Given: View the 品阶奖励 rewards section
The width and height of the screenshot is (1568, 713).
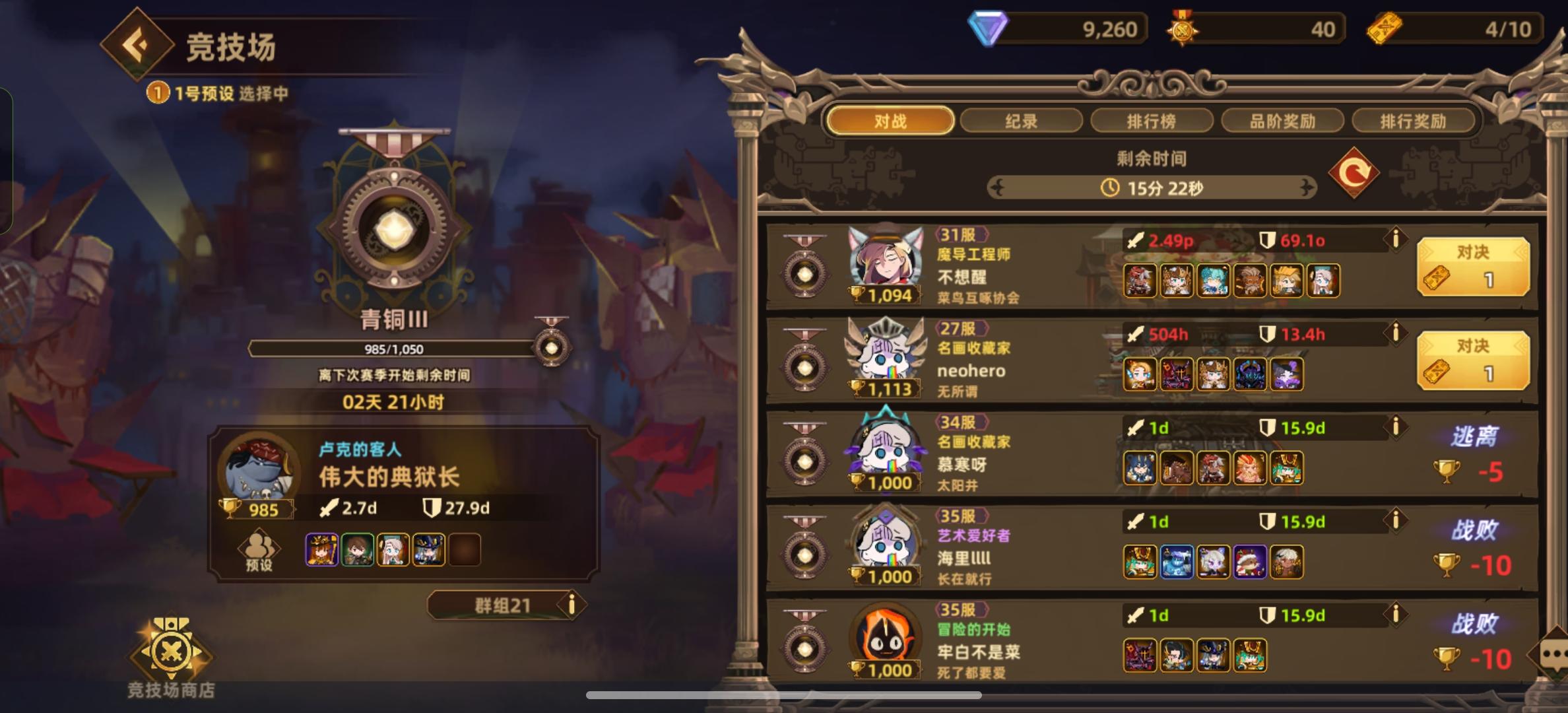Looking at the screenshot, I should pyautogui.click(x=1284, y=121).
